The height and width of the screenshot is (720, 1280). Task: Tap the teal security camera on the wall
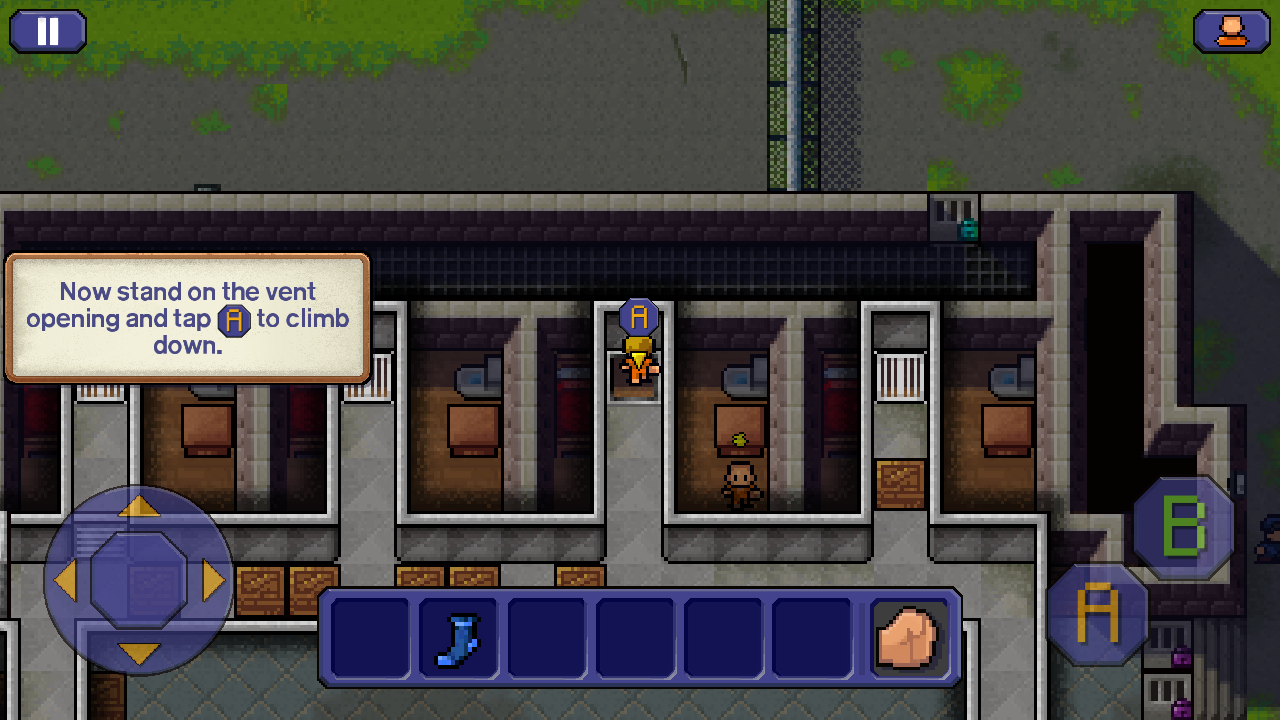(x=967, y=229)
